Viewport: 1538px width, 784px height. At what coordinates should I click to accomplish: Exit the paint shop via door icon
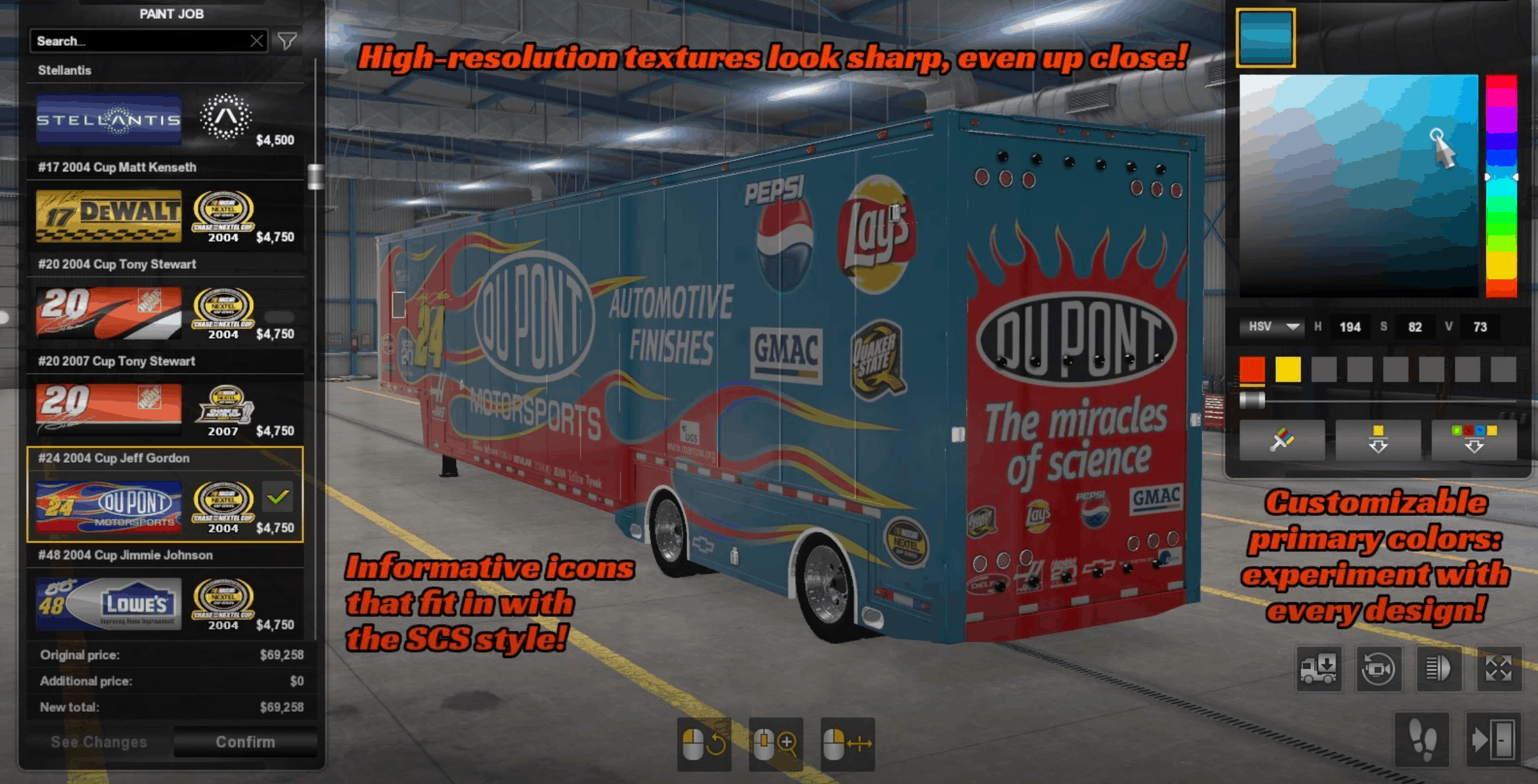tap(1492, 740)
